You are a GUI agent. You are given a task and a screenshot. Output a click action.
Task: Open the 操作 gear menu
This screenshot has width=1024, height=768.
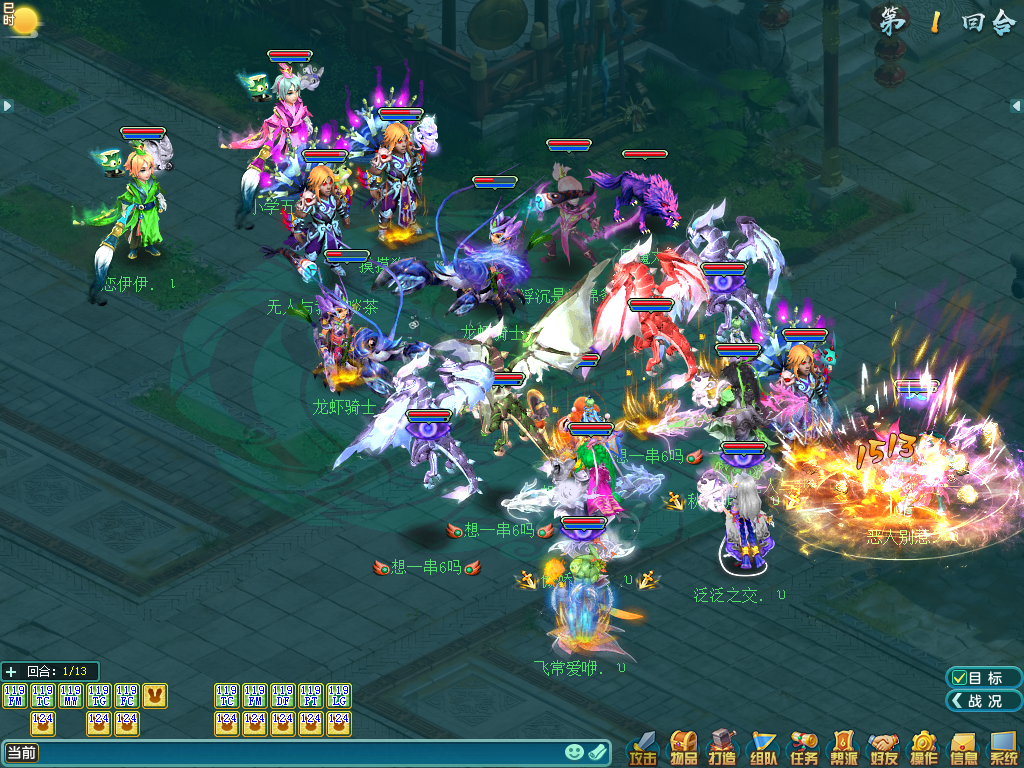click(924, 748)
